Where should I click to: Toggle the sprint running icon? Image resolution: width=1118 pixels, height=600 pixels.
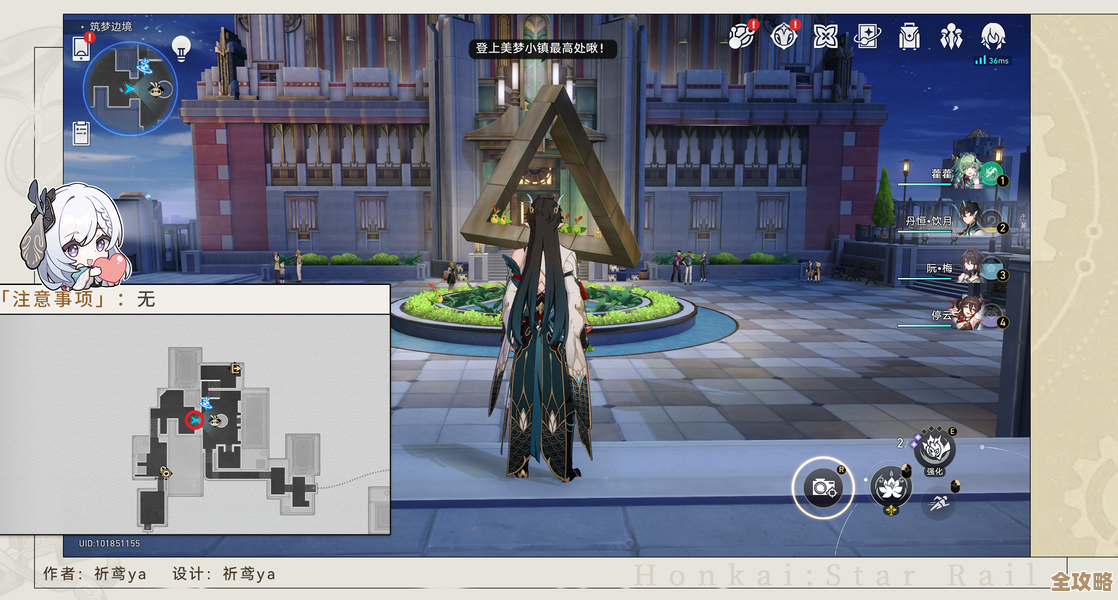(937, 502)
